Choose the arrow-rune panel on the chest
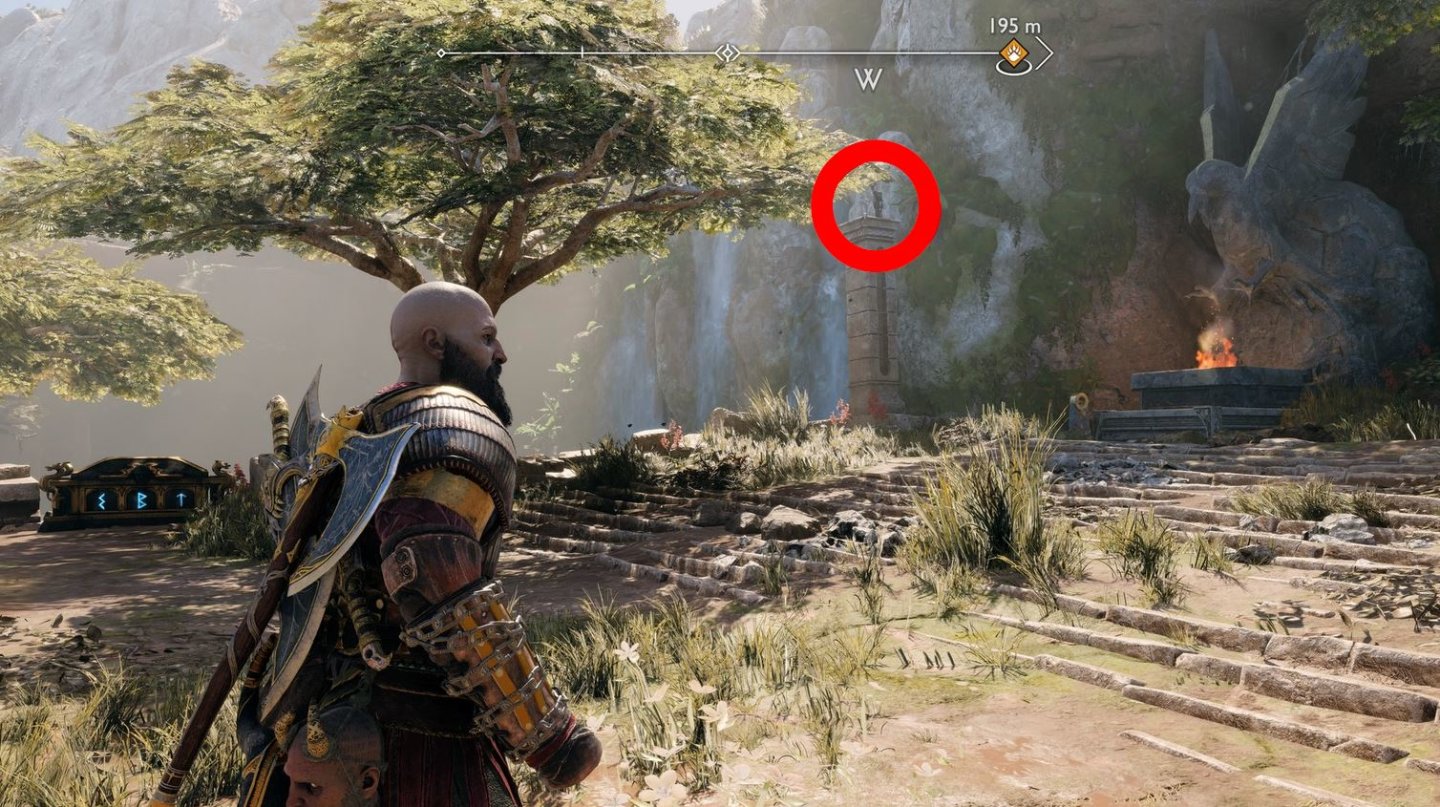Screen dimensions: 1440x807 182,498
